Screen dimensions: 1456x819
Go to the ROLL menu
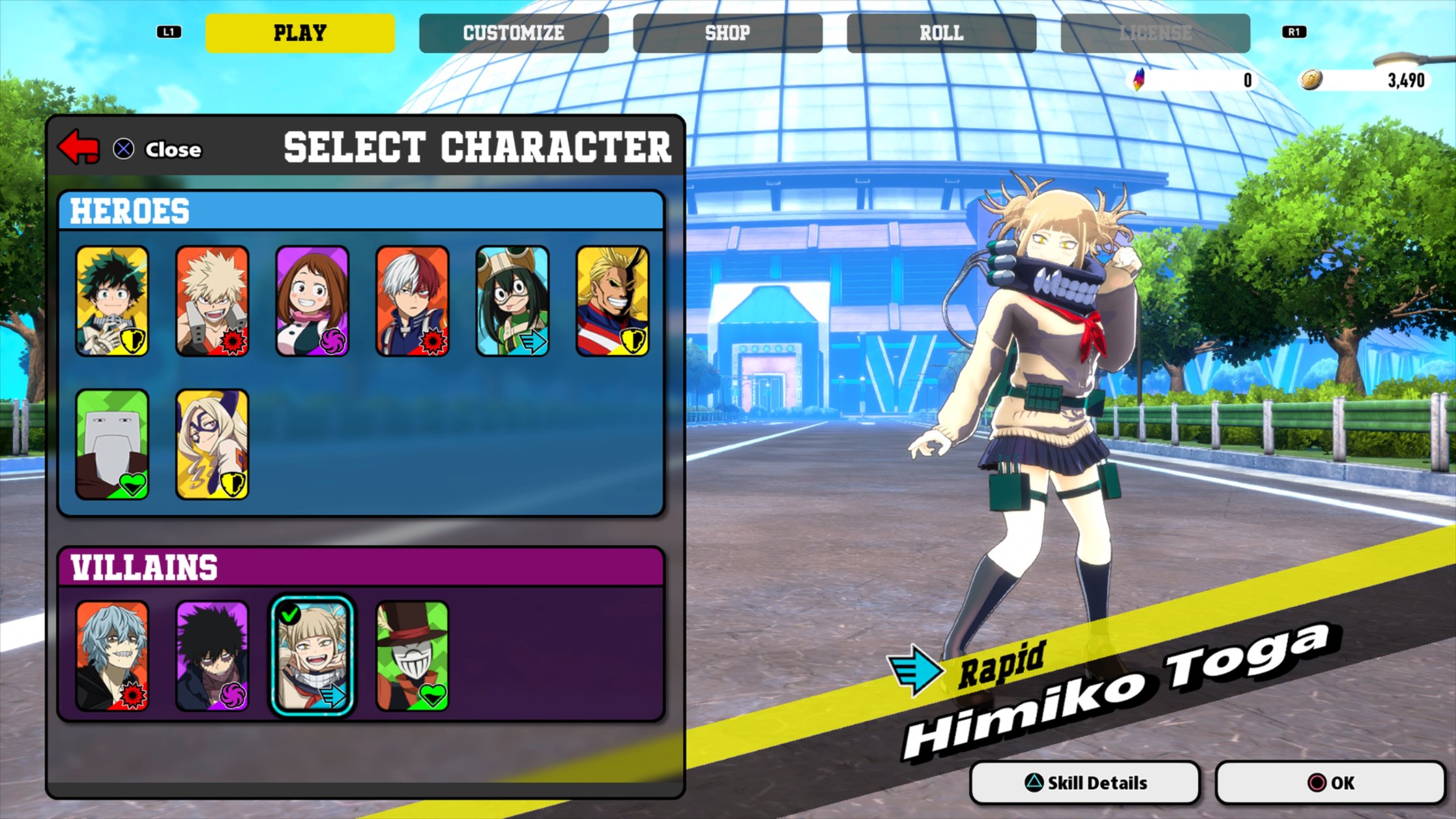tap(940, 33)
